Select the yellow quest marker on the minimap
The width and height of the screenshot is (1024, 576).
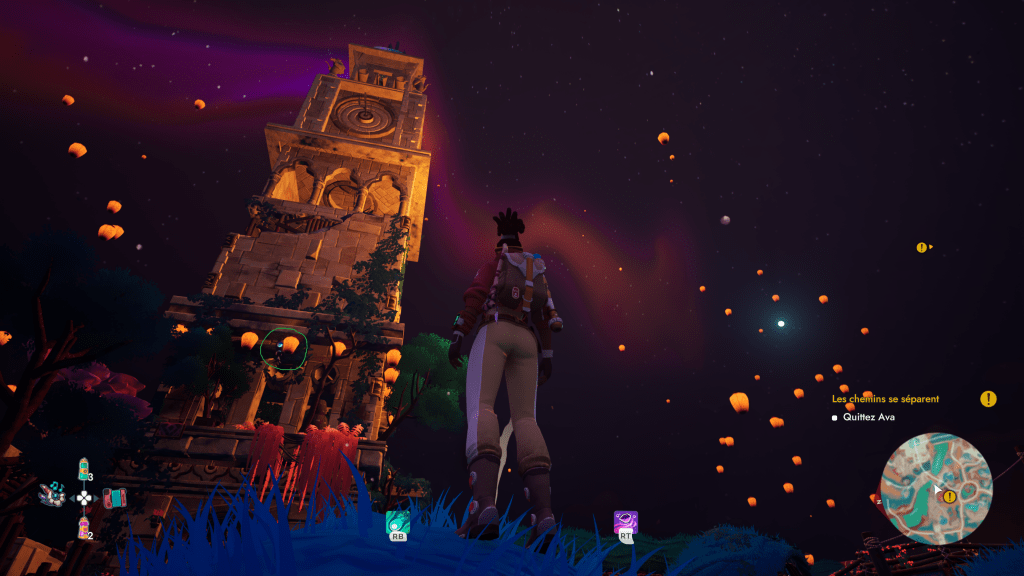(x=950, y=496)
